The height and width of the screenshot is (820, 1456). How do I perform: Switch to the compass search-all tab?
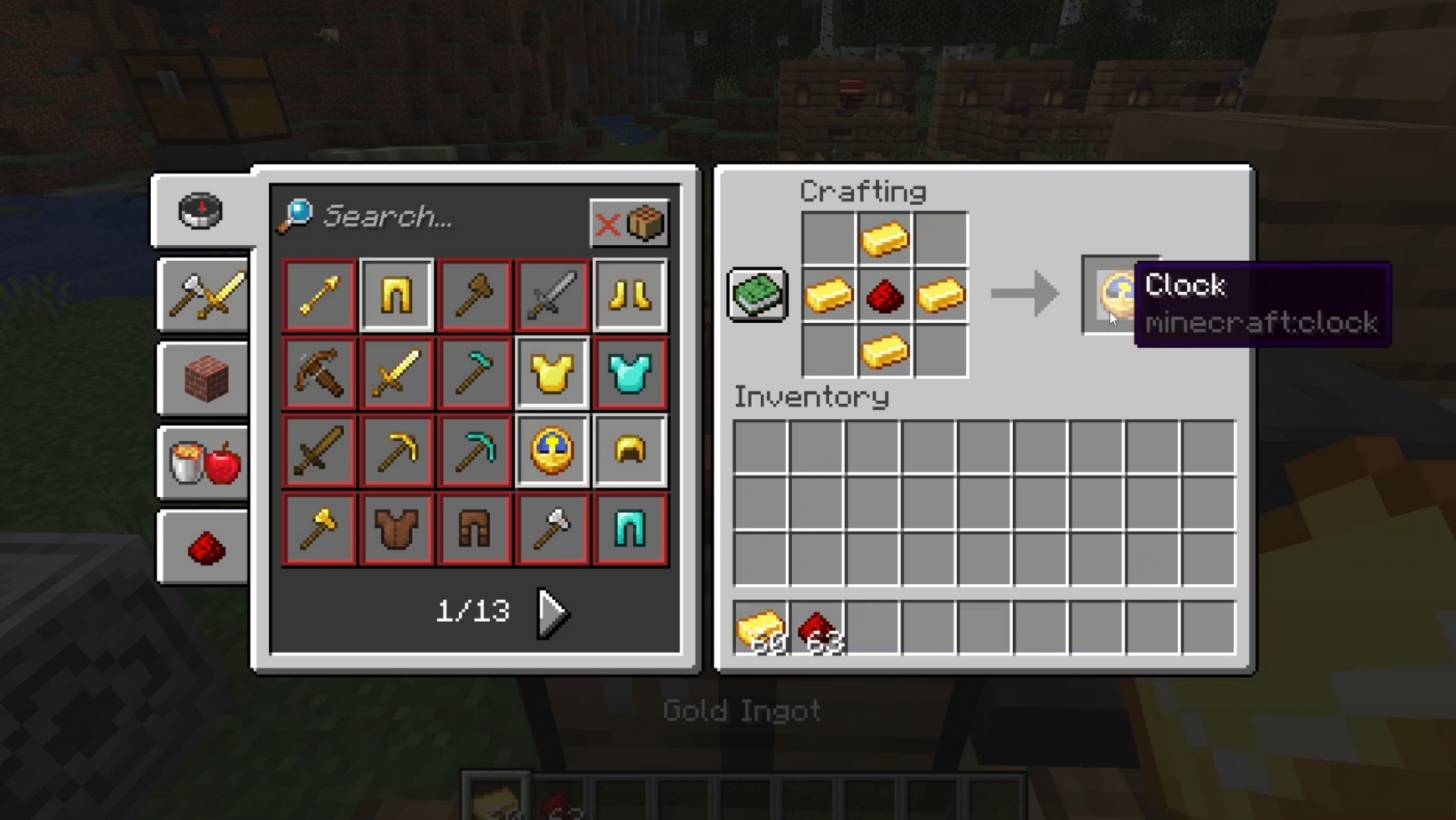202,211
